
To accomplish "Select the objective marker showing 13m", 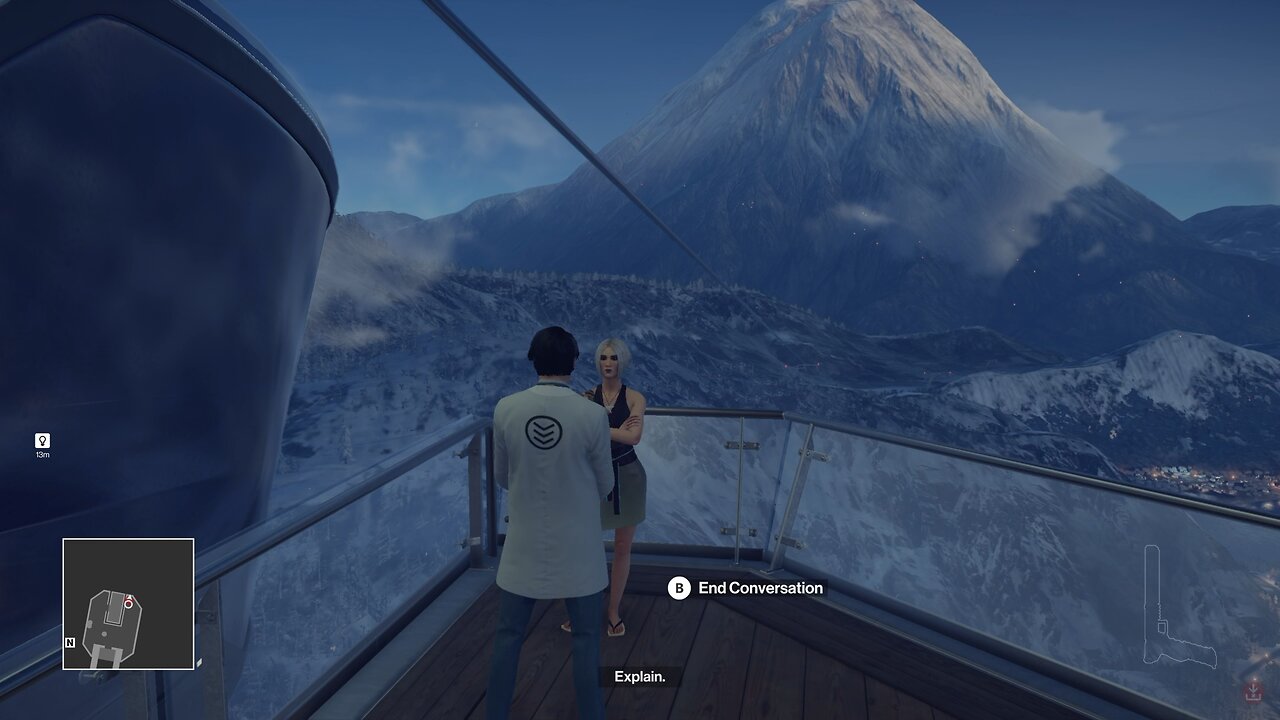I will point(43,441).
